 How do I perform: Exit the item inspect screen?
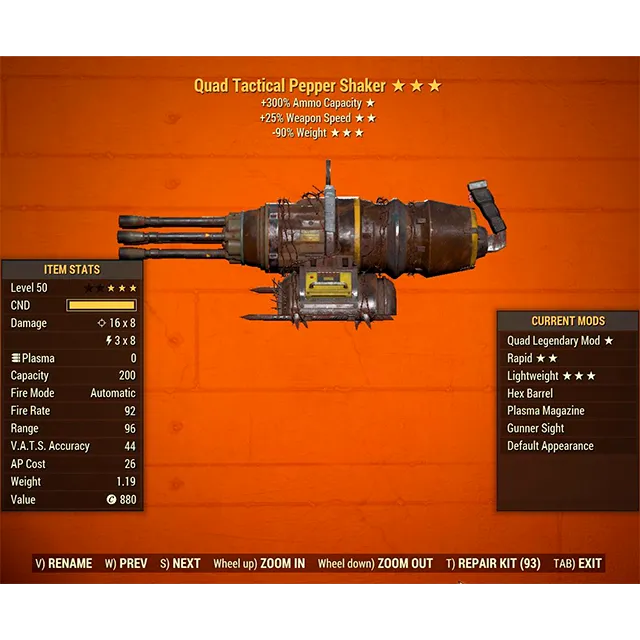pos(579,564)
